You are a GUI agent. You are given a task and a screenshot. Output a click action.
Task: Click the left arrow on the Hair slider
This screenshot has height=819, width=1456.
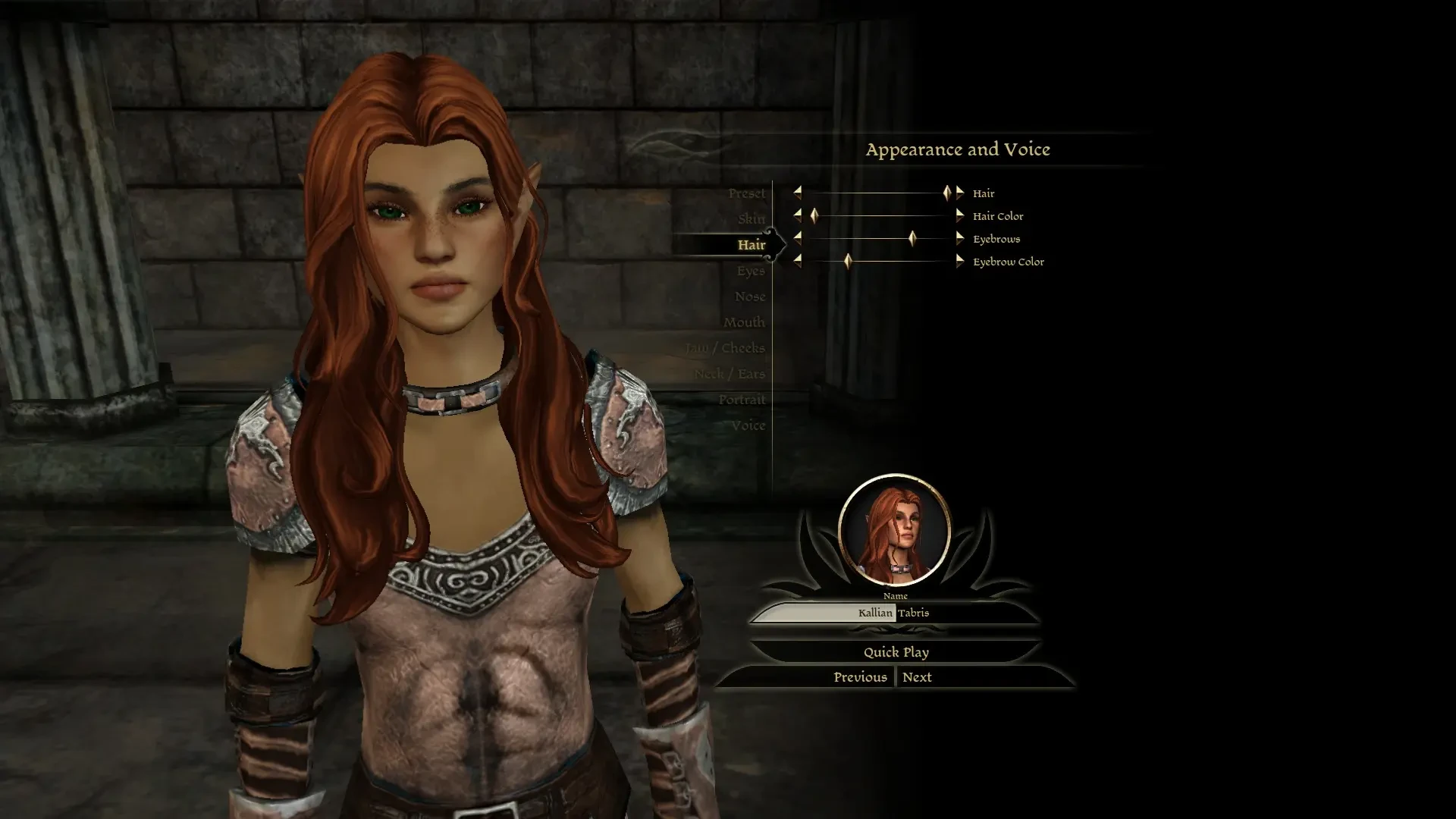pos(798,193)
